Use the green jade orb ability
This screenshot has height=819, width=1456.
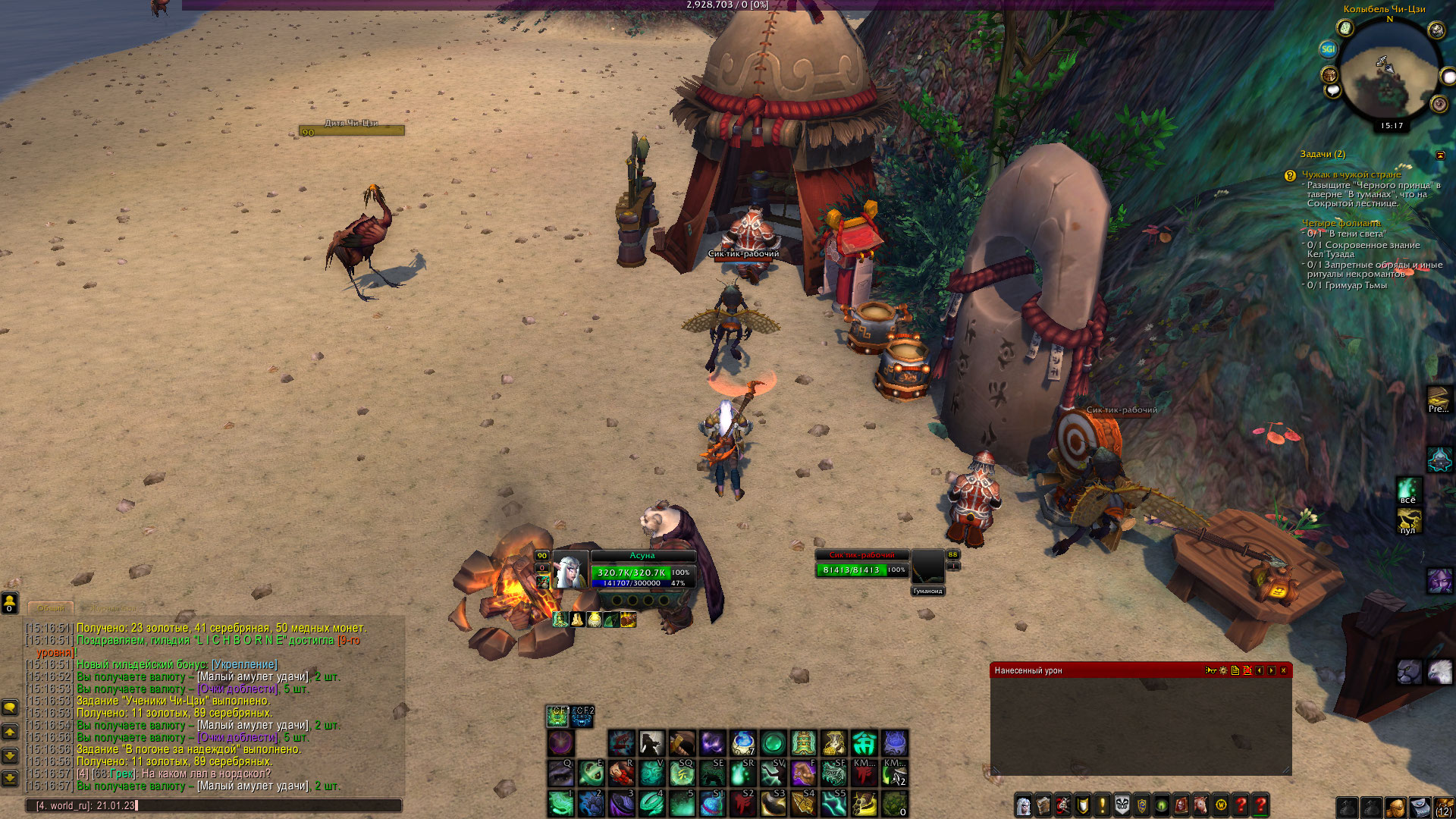[x=773, y=743]
